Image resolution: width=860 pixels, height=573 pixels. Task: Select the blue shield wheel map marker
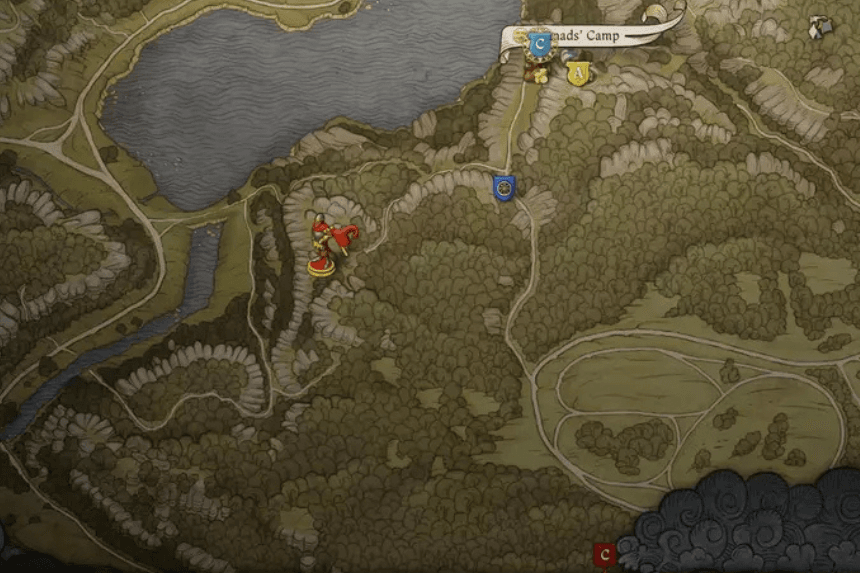point(505,187)
